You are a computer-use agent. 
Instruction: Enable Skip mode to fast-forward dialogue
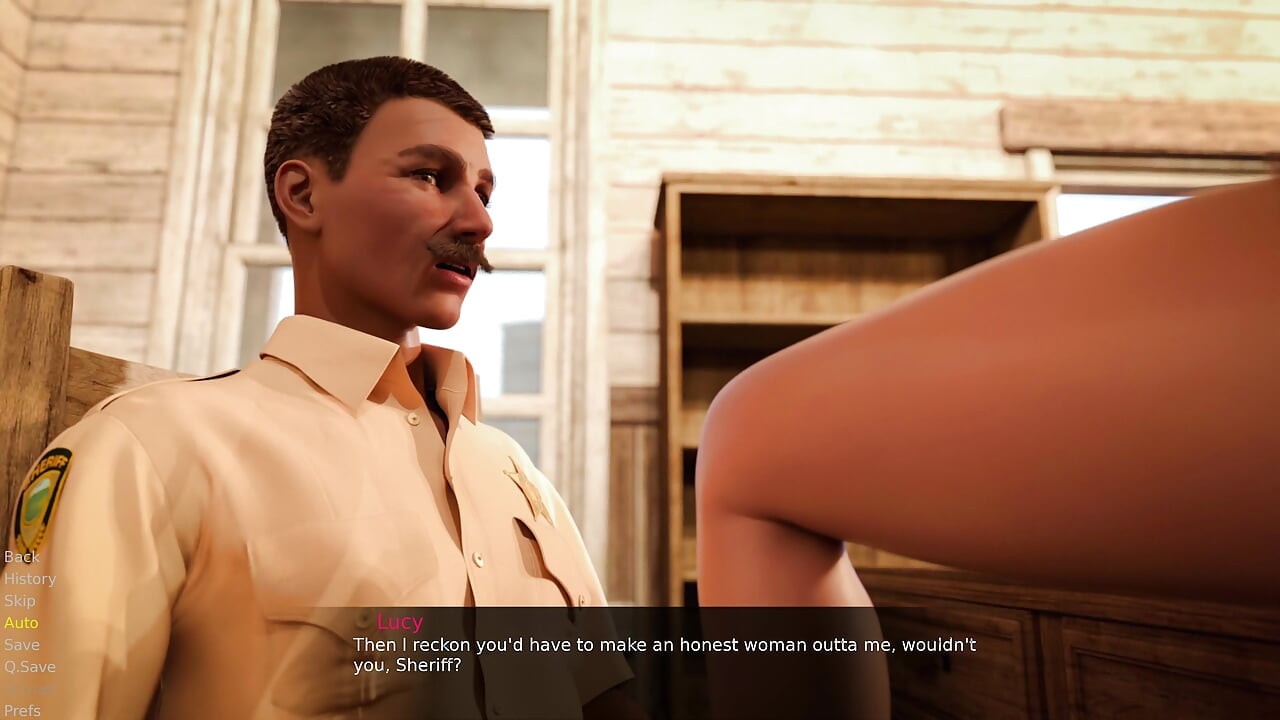coord(21,600)
